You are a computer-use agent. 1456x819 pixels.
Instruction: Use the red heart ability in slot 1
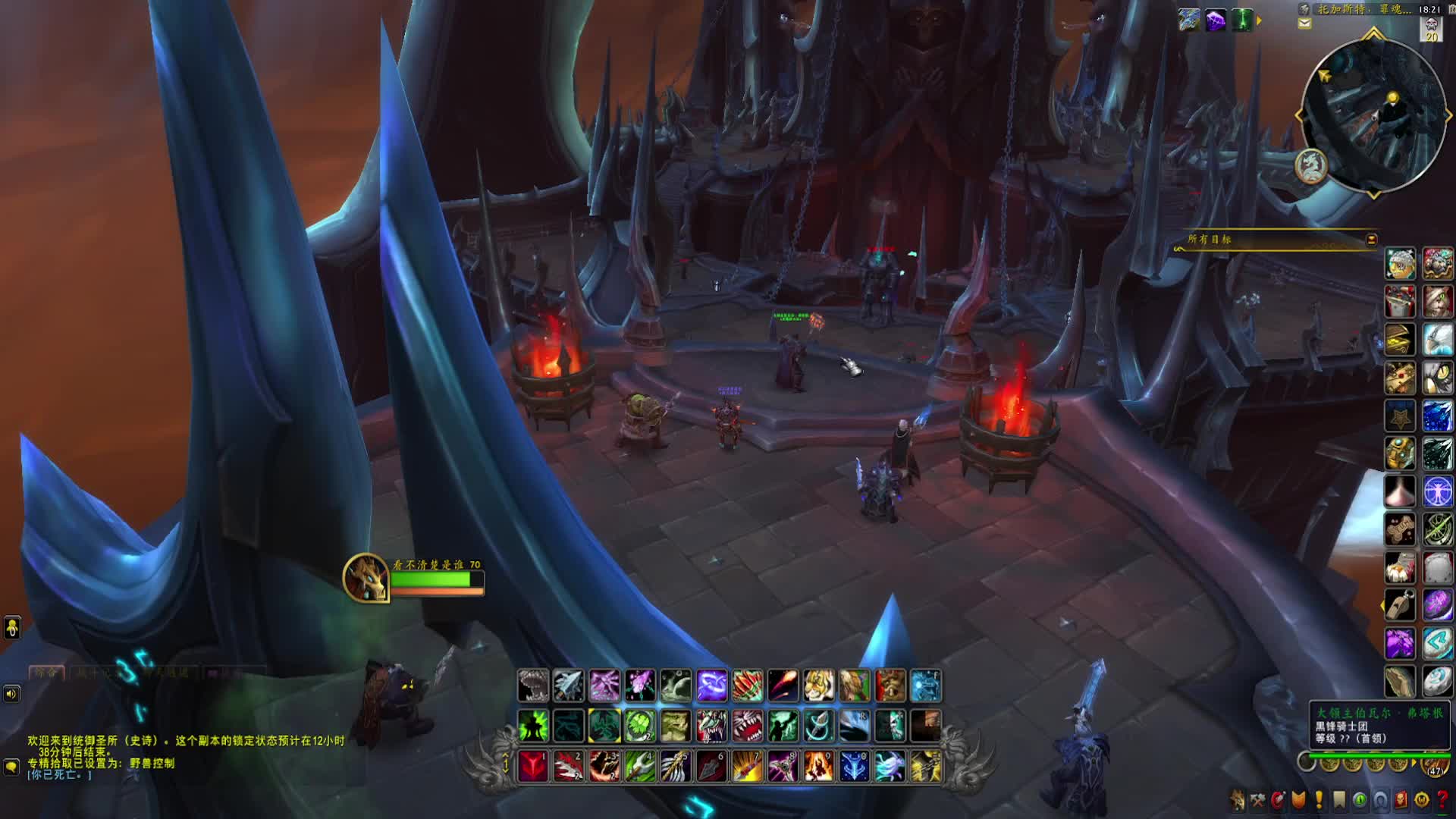533,767
